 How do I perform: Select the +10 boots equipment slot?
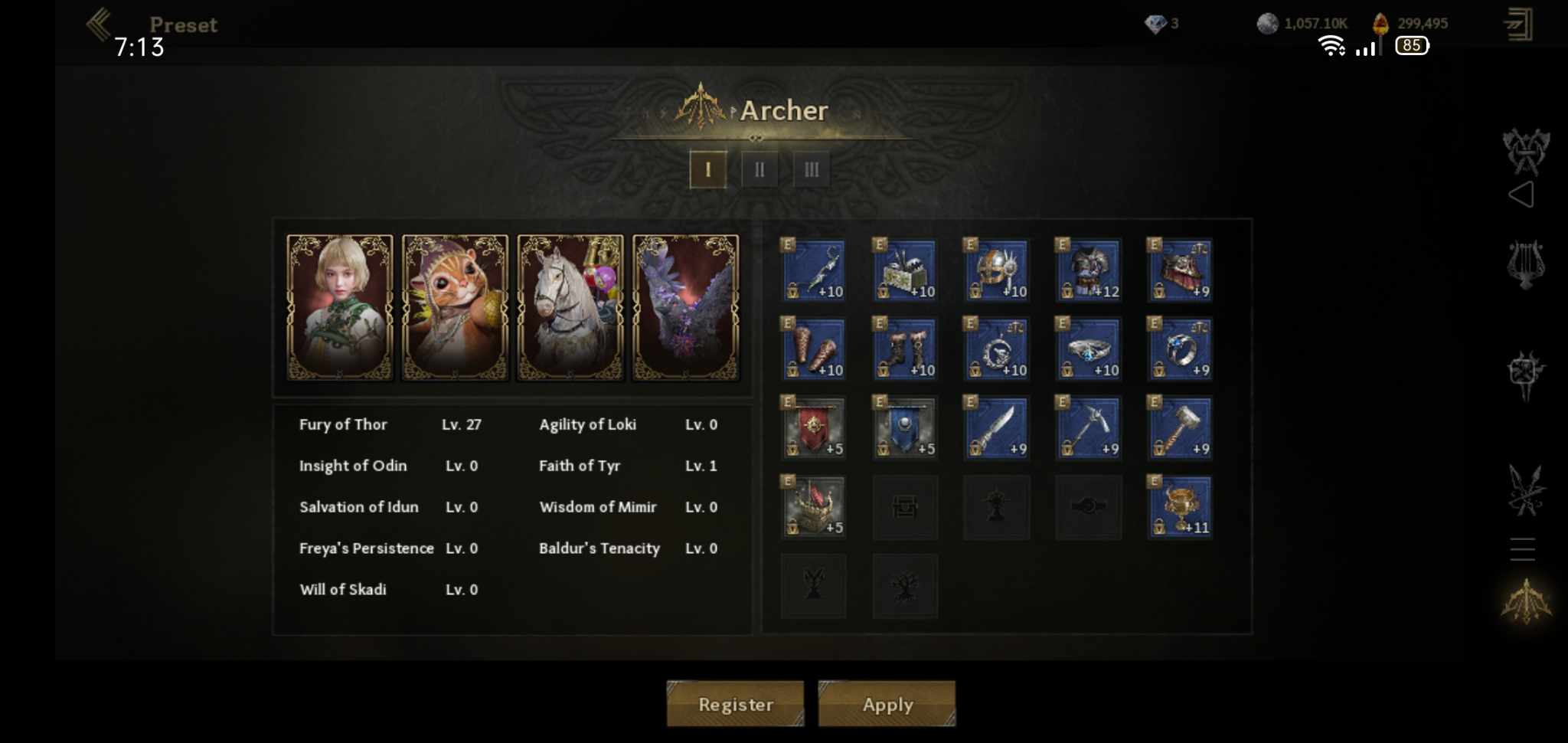pos(905,349)
